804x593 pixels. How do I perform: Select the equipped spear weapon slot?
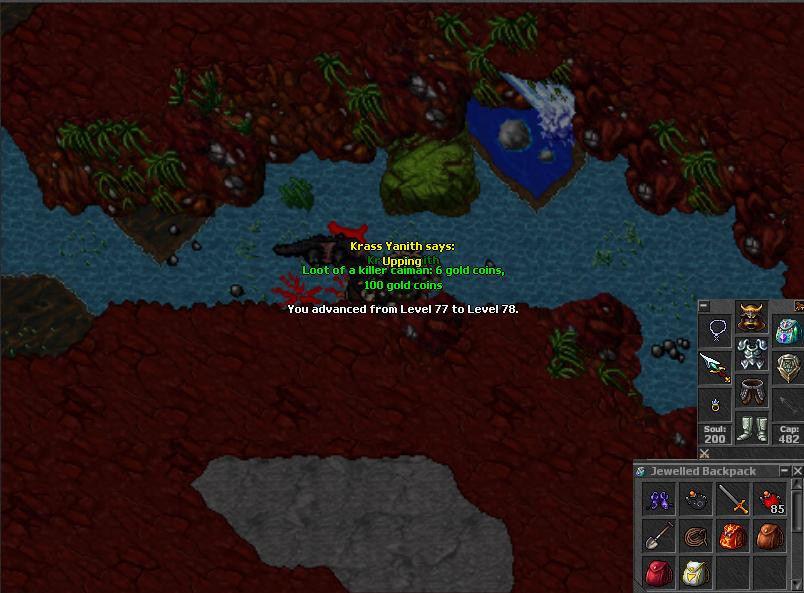pos(716,366)
